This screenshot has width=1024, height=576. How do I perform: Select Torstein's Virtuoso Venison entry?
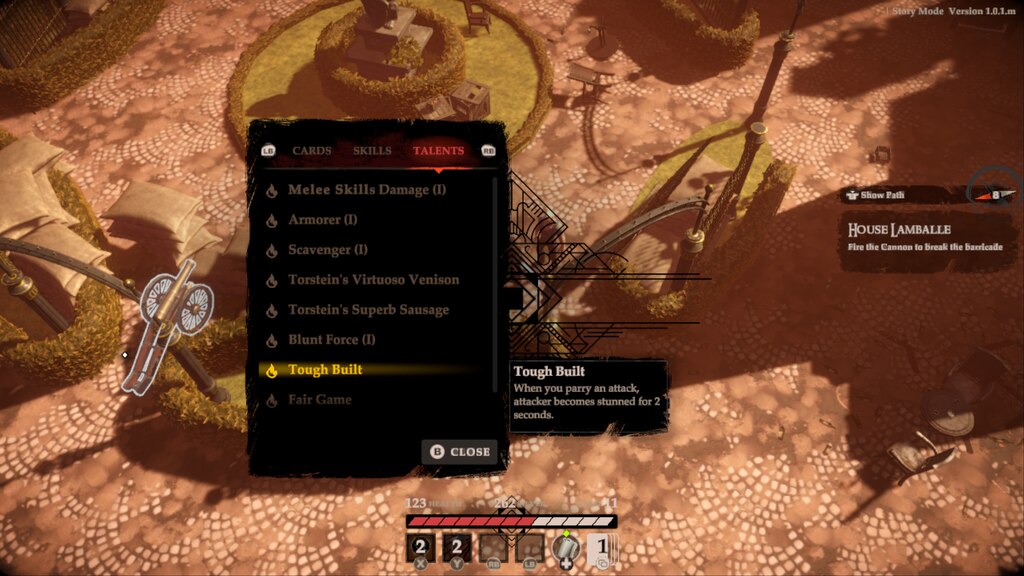373,280
